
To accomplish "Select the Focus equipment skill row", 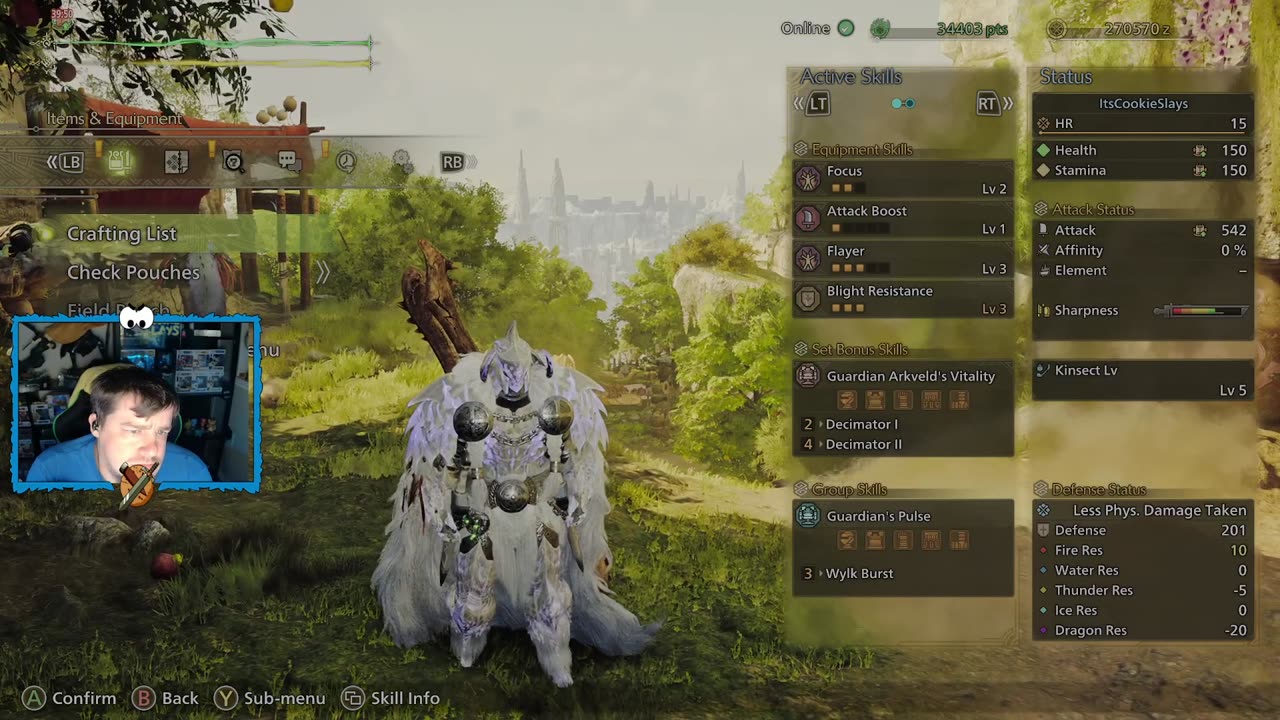I will tap(903, 179).
